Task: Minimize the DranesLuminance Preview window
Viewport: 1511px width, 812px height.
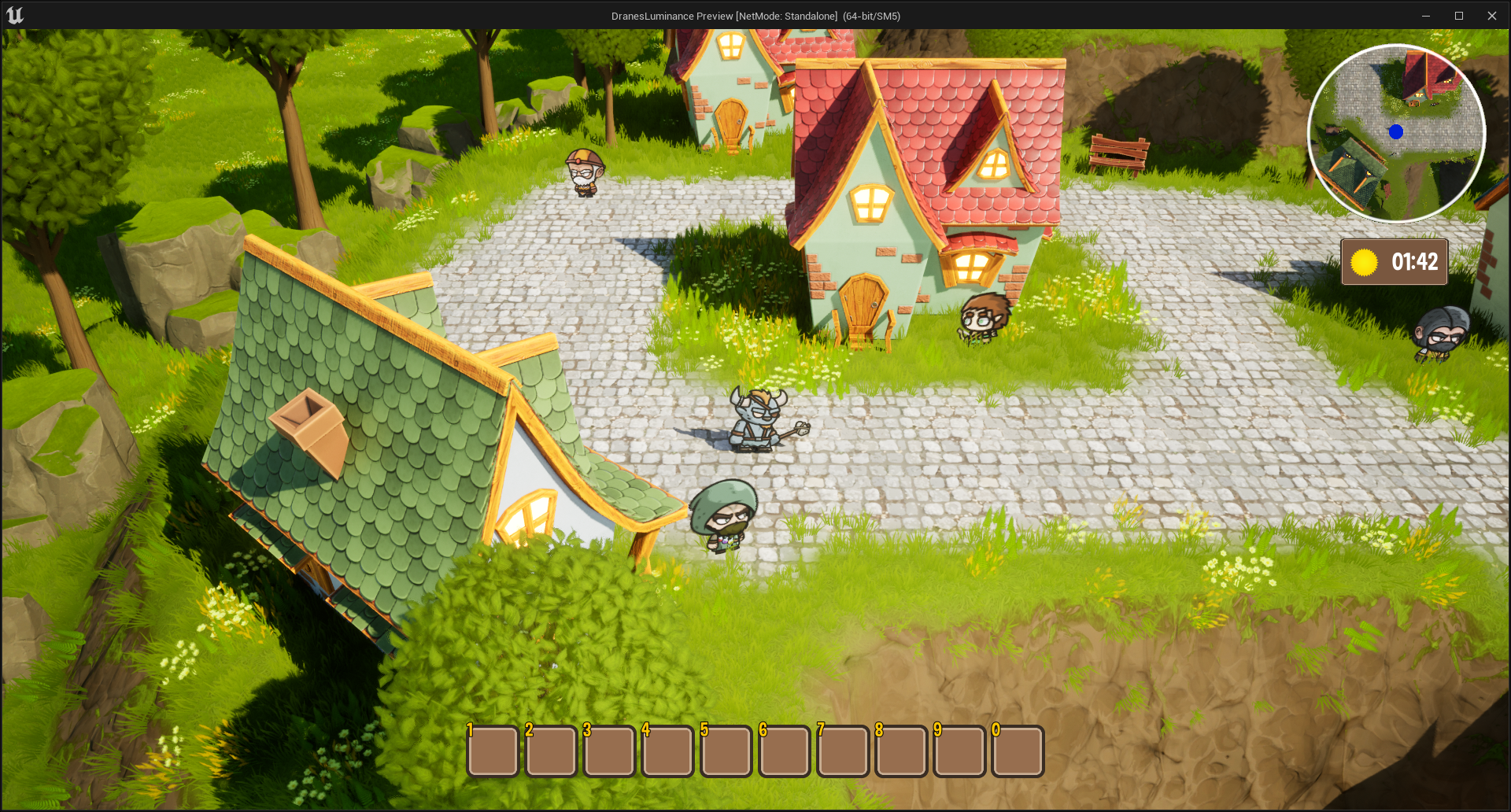Action: pyautogui.click(x=1425, y=16)
